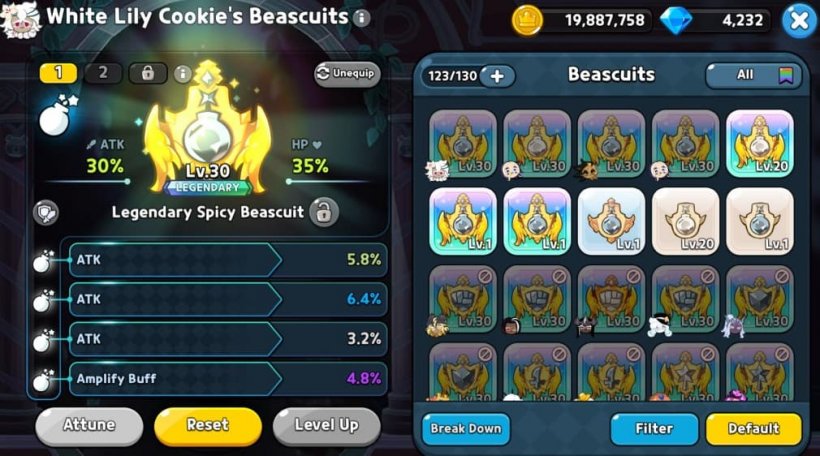Expand Beascuit storage with plus button

[x=497, y=76]
